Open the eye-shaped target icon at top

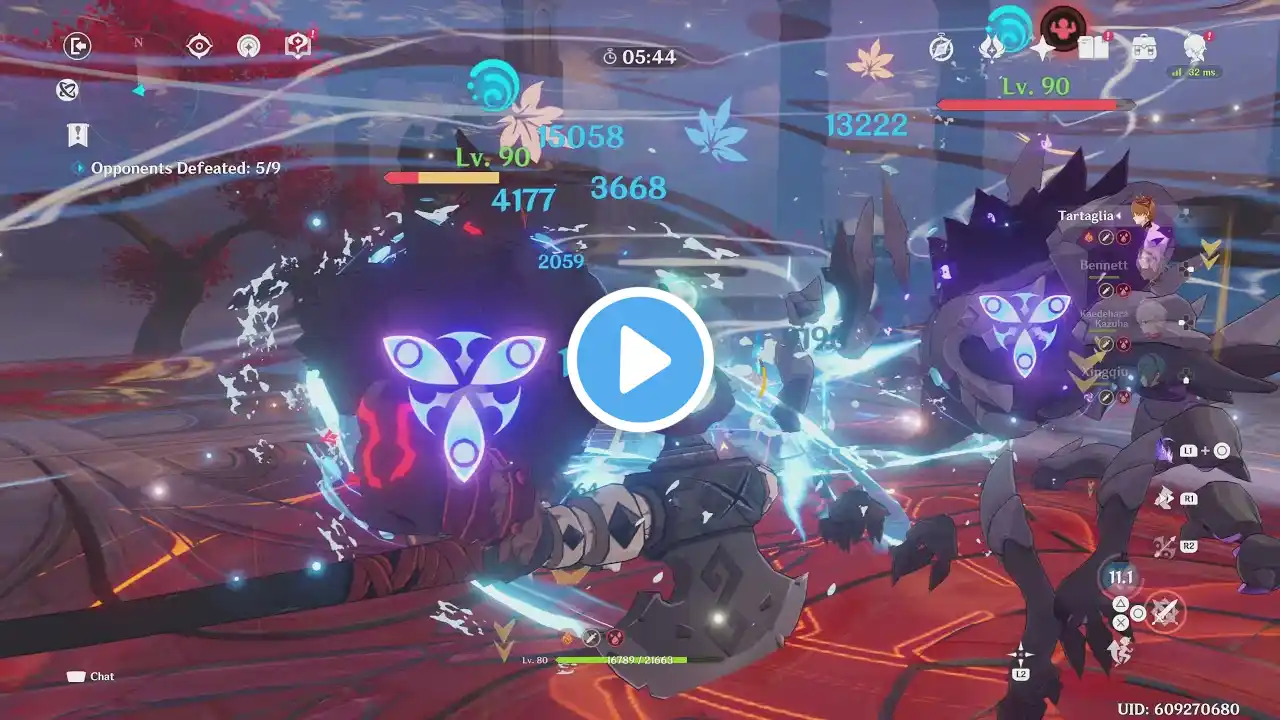[x=200, y=46]
